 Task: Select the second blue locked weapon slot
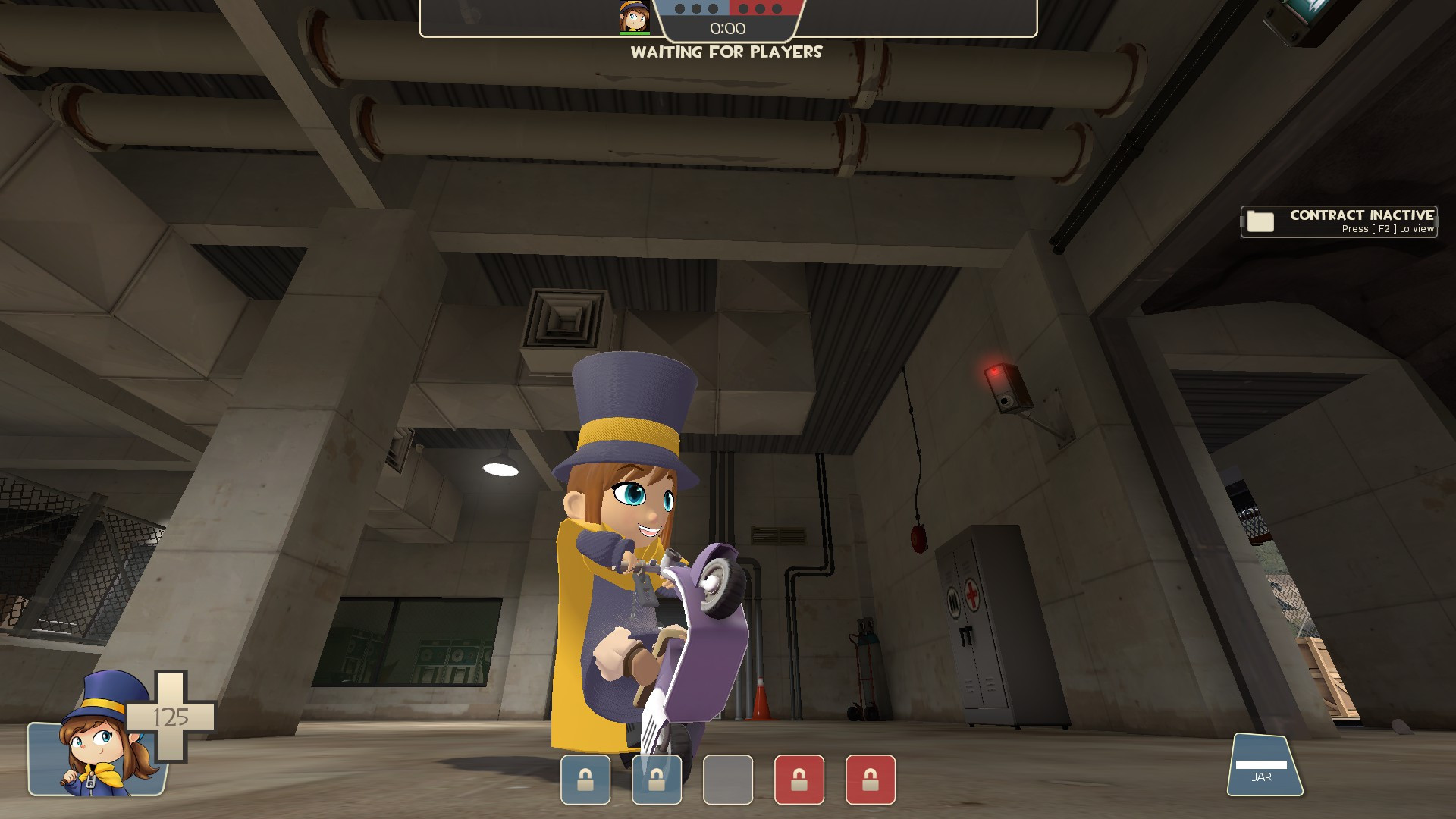pyautogui.click(x=657, y=780)
